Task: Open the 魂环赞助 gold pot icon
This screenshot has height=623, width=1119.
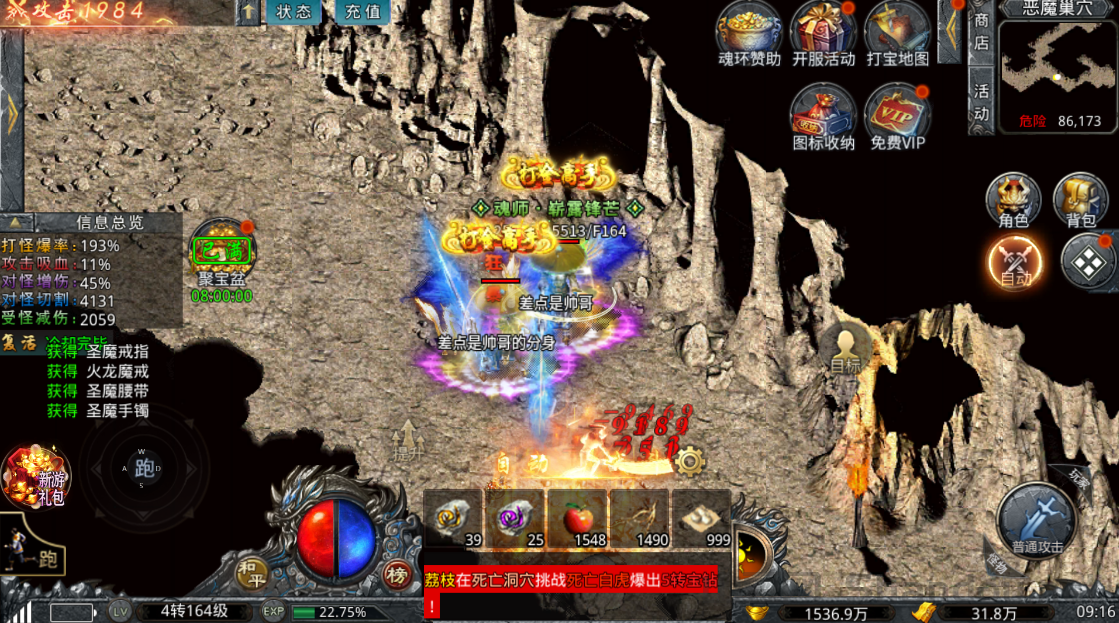Action: click(x=749, y=33)
